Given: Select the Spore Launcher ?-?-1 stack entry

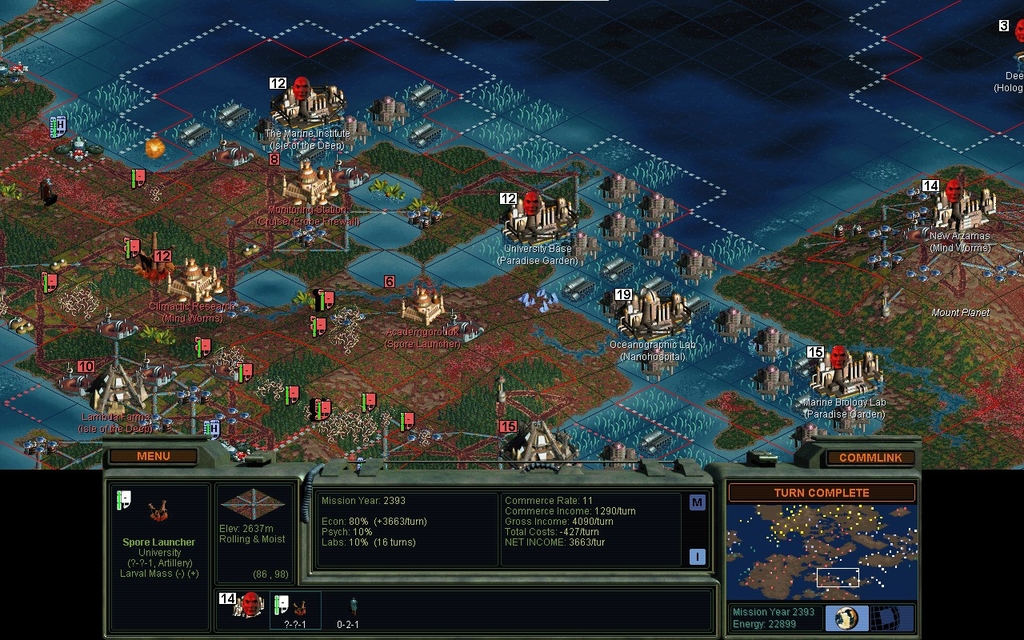Looking at the screenshot, I should coord(295,609).
